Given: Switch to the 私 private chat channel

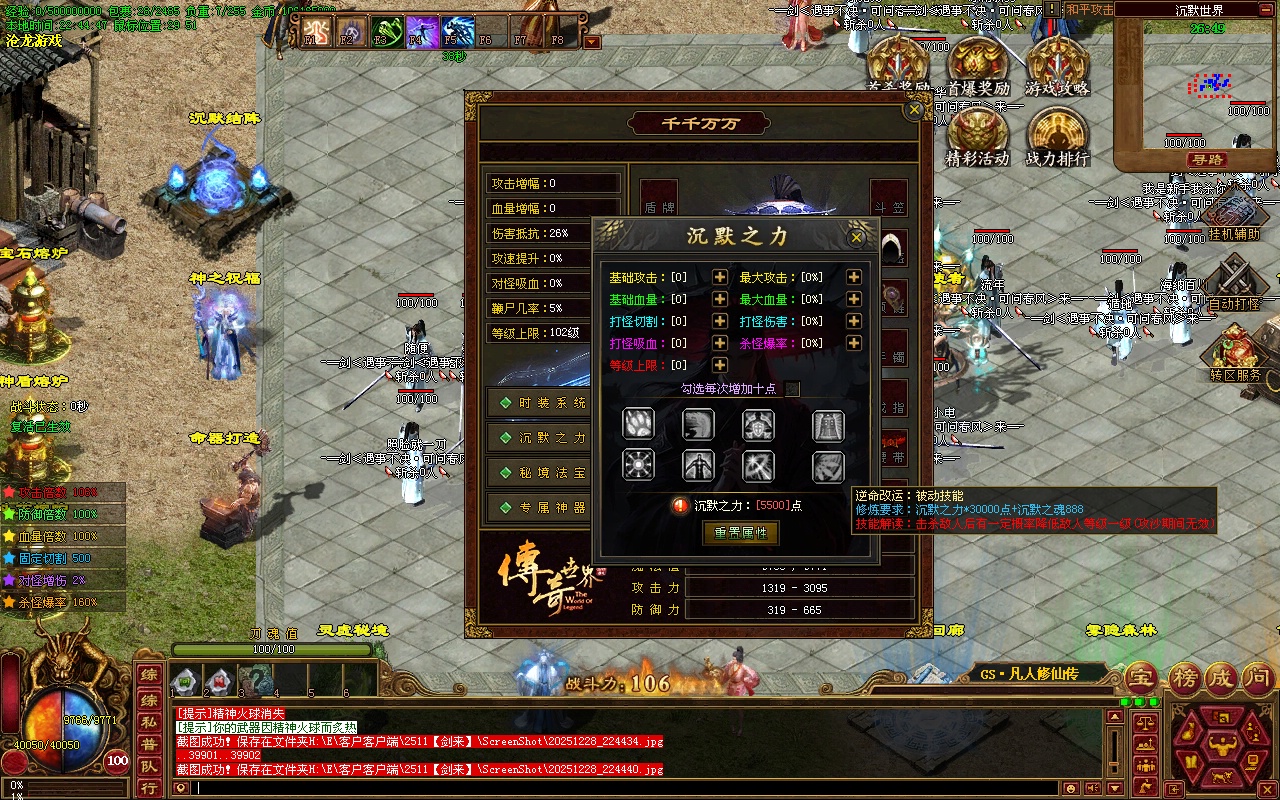Looking at the screenshot, I should 148,720.
